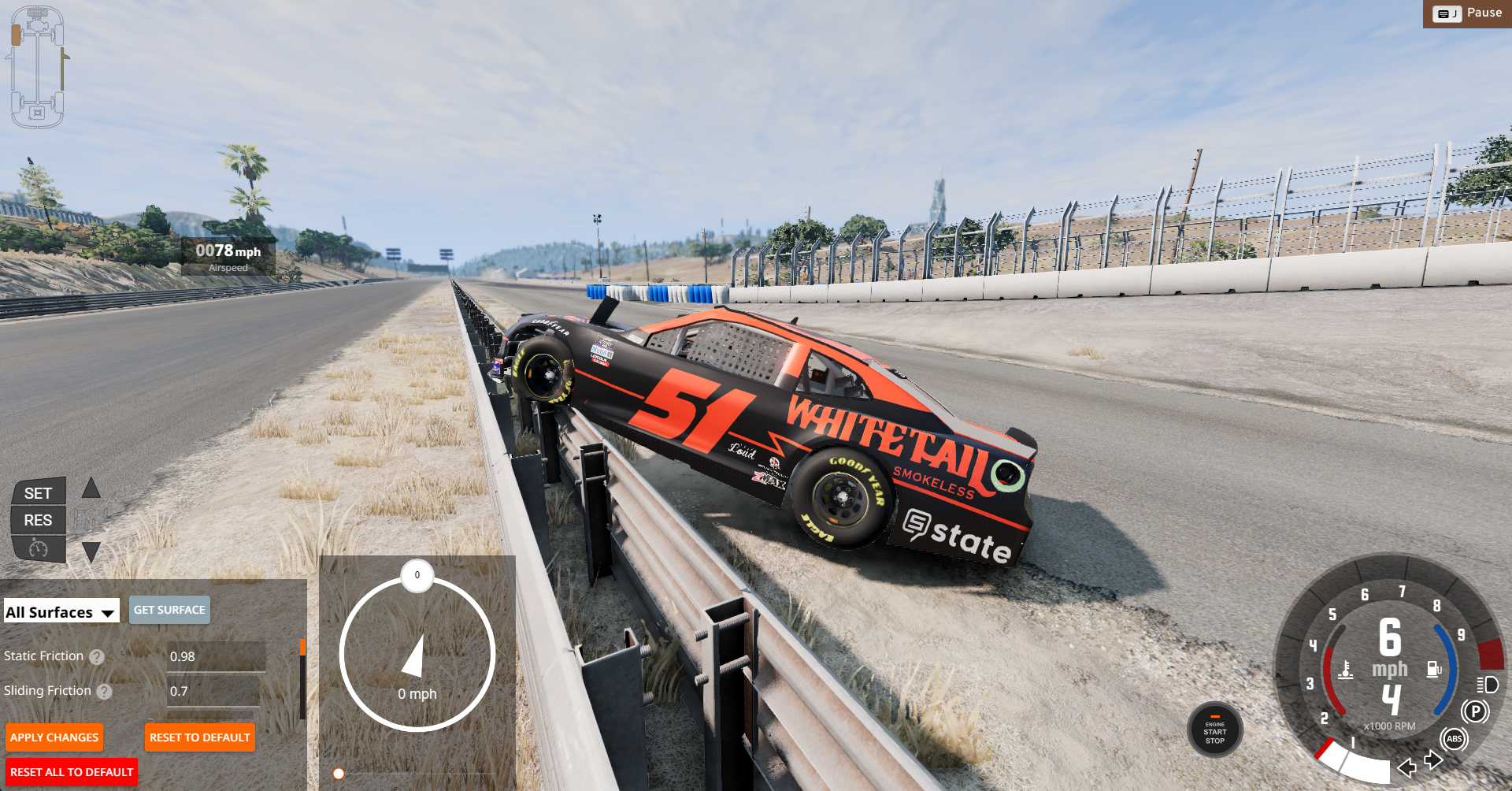Click the friction panel's orange scrollbar
This screenshot has width=1512, height=791.
pos(302,648)
